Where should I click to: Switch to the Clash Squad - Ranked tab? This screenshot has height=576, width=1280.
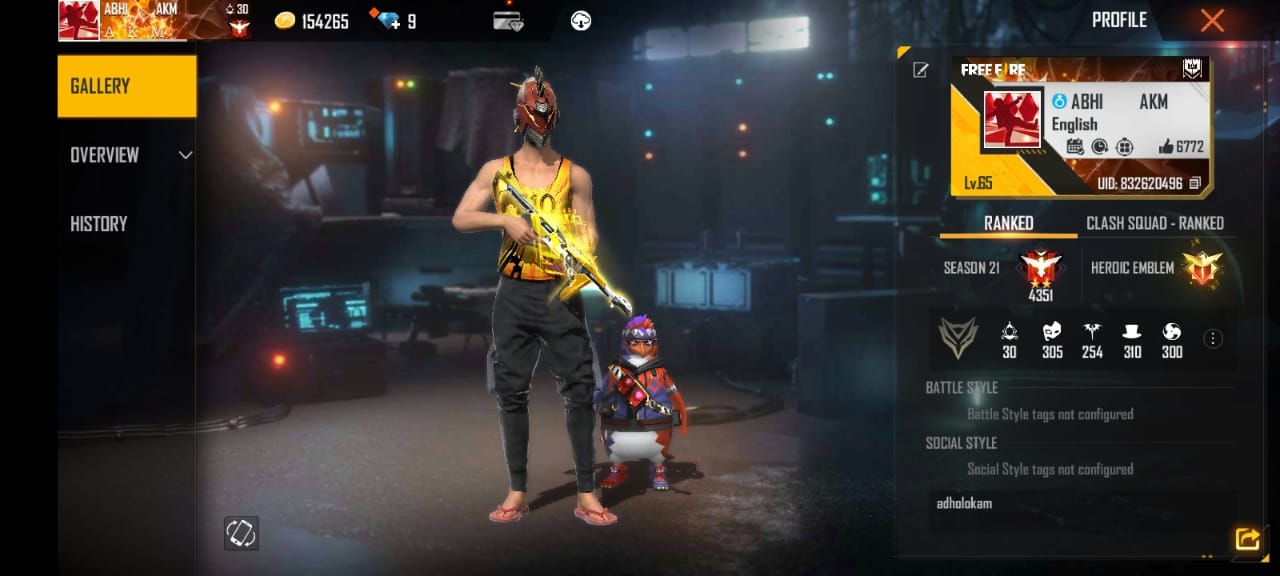pos(1155,223)
